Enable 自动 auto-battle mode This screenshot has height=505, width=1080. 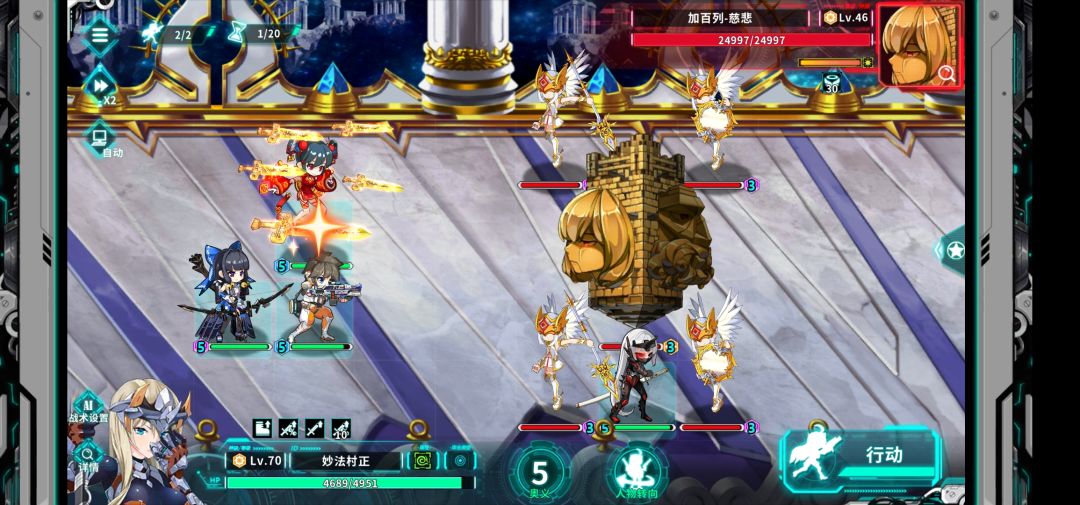coord(101,138)
